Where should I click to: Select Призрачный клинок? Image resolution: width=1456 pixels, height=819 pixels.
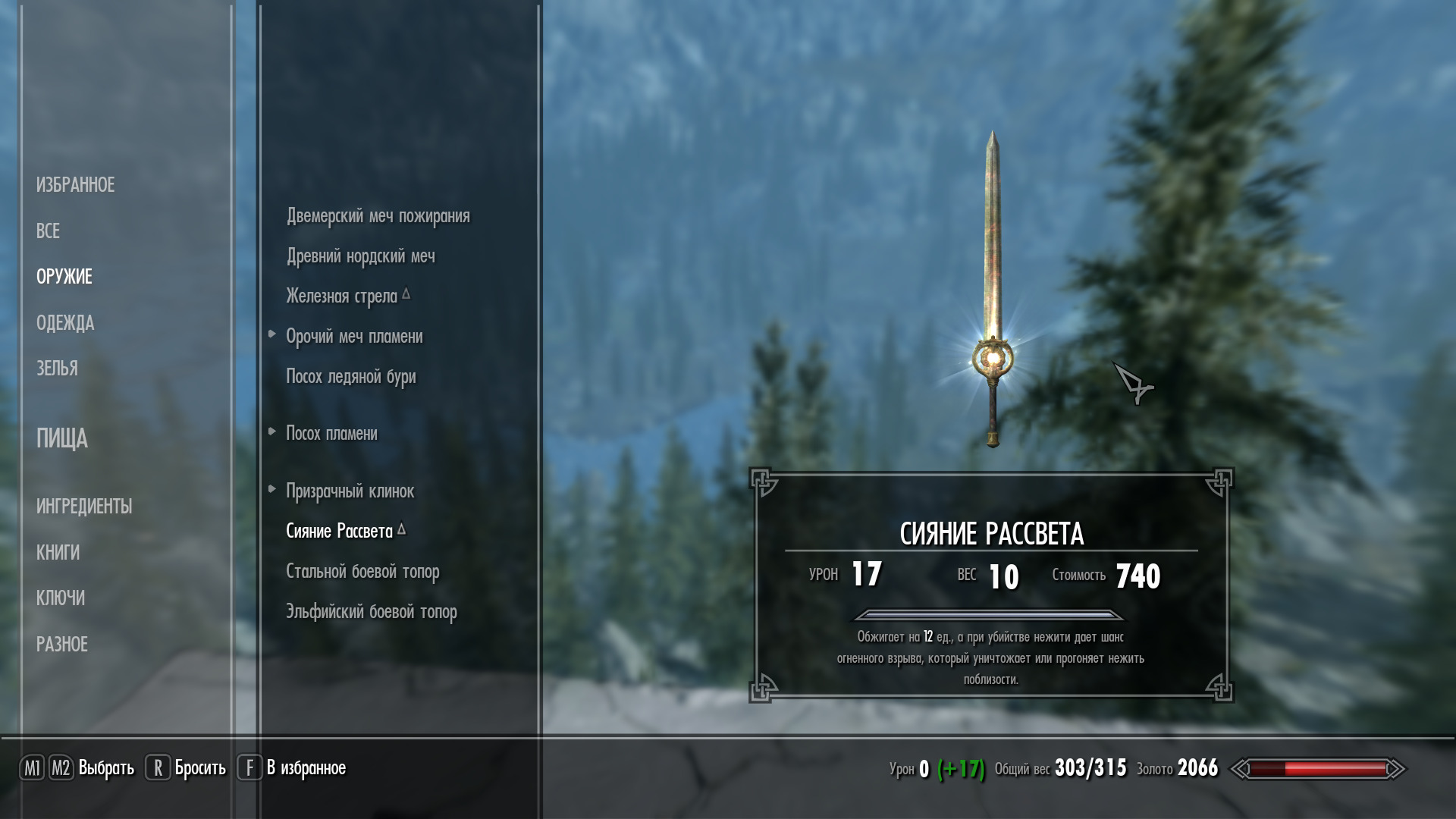coord(350,491)
